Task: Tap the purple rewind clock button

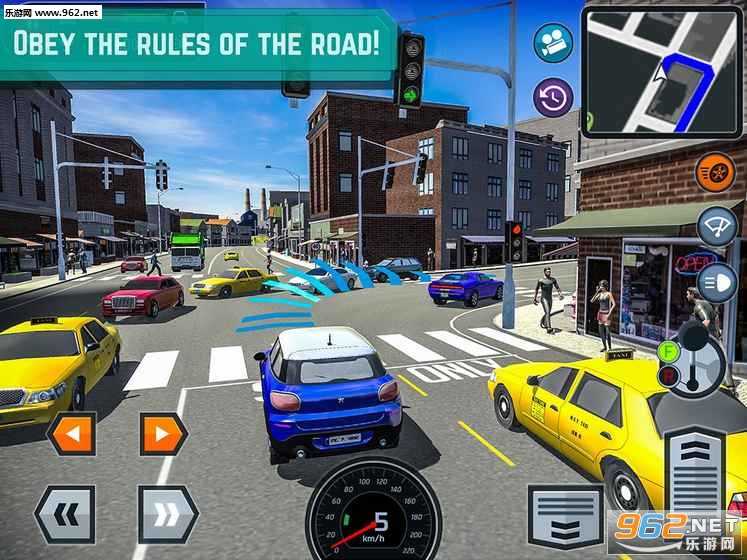Action: (x=551, y=97)
